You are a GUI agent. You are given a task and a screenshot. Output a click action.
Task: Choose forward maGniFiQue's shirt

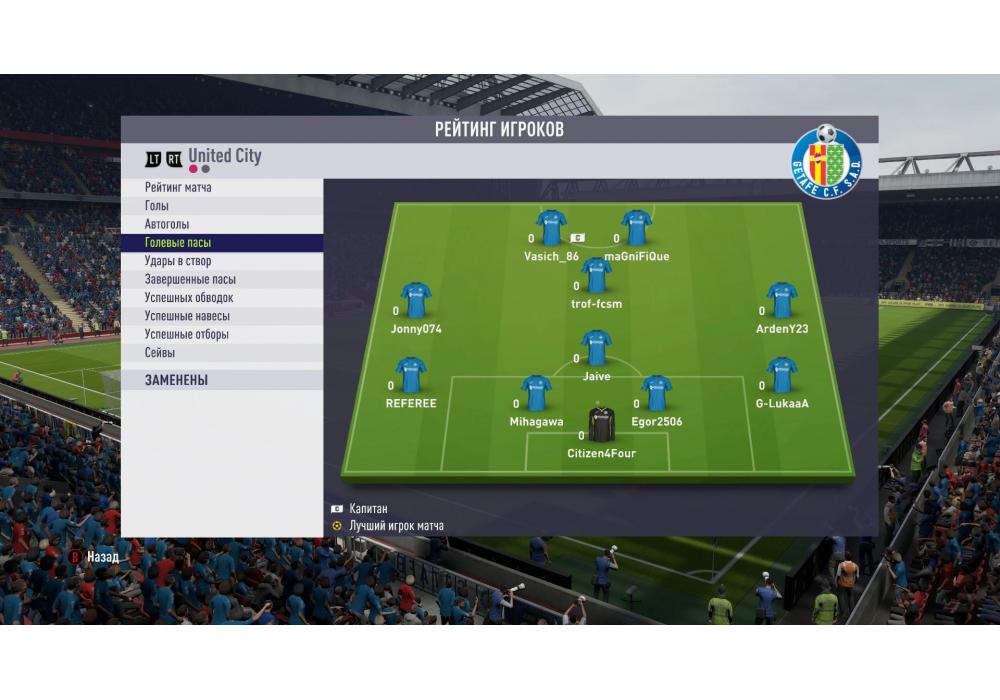click(x=637, y=228)
